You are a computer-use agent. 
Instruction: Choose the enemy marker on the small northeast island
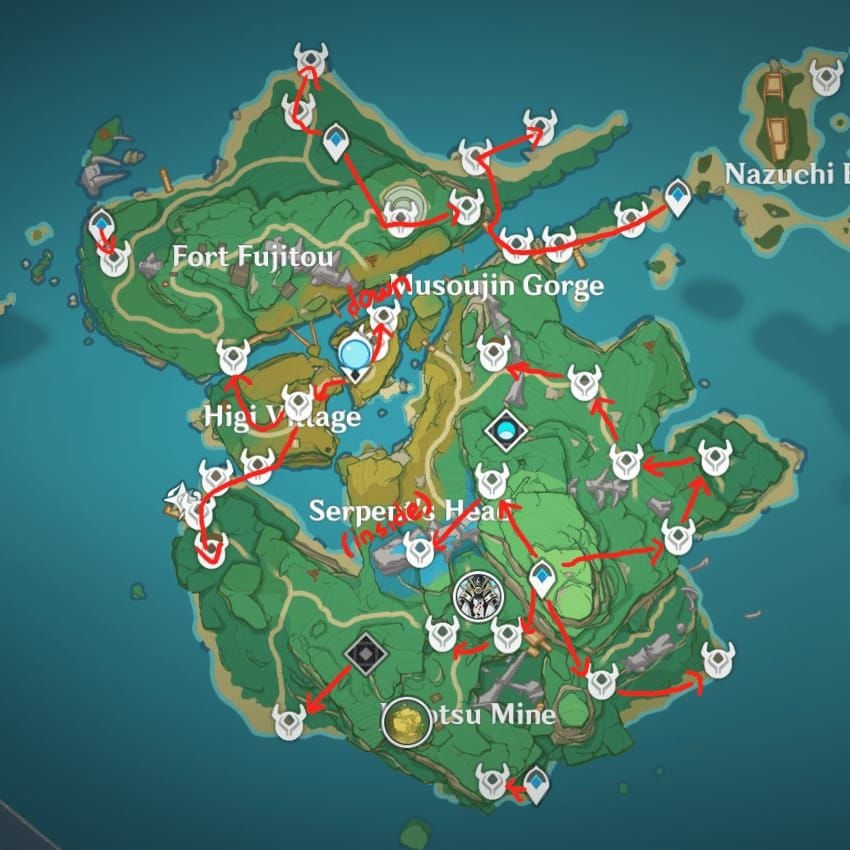(825, 75)
